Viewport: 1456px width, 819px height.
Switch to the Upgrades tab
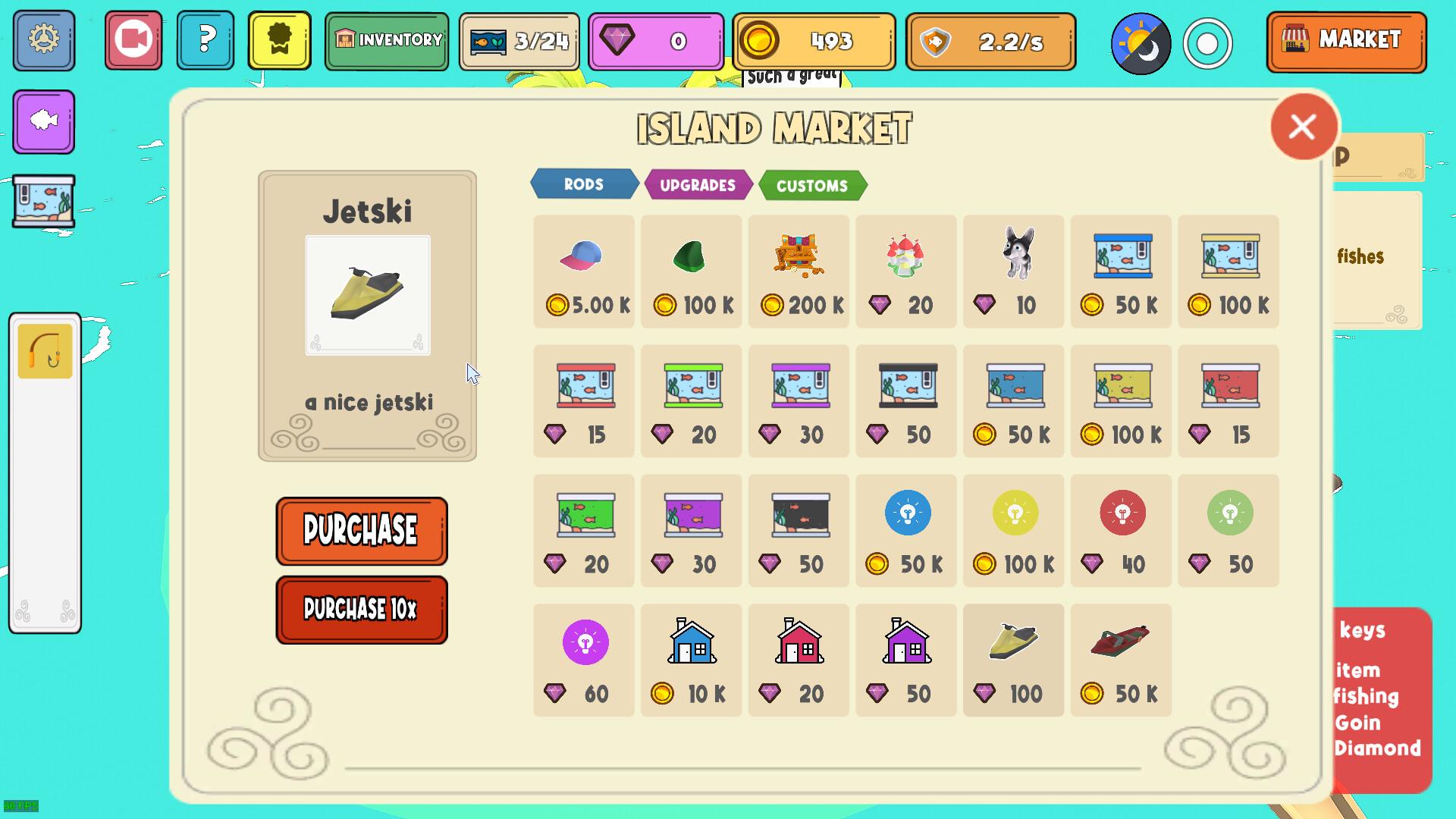pyautogui.click(x=698, y=184)
